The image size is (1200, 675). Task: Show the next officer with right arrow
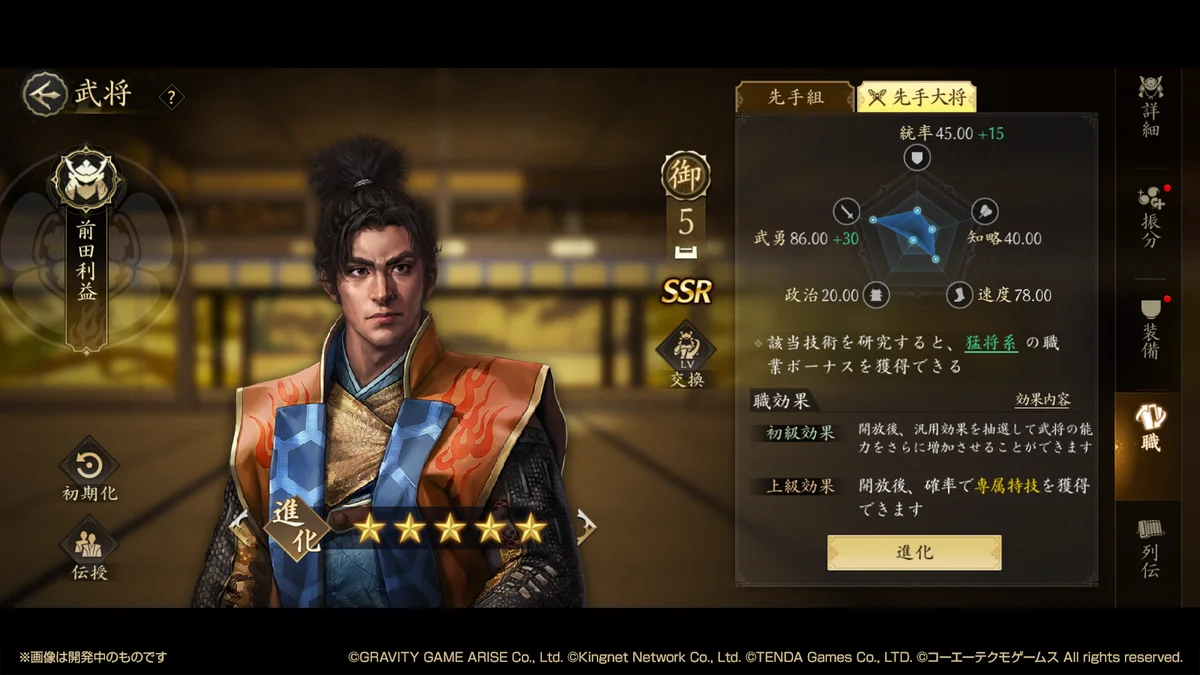(x=586, y=526)
